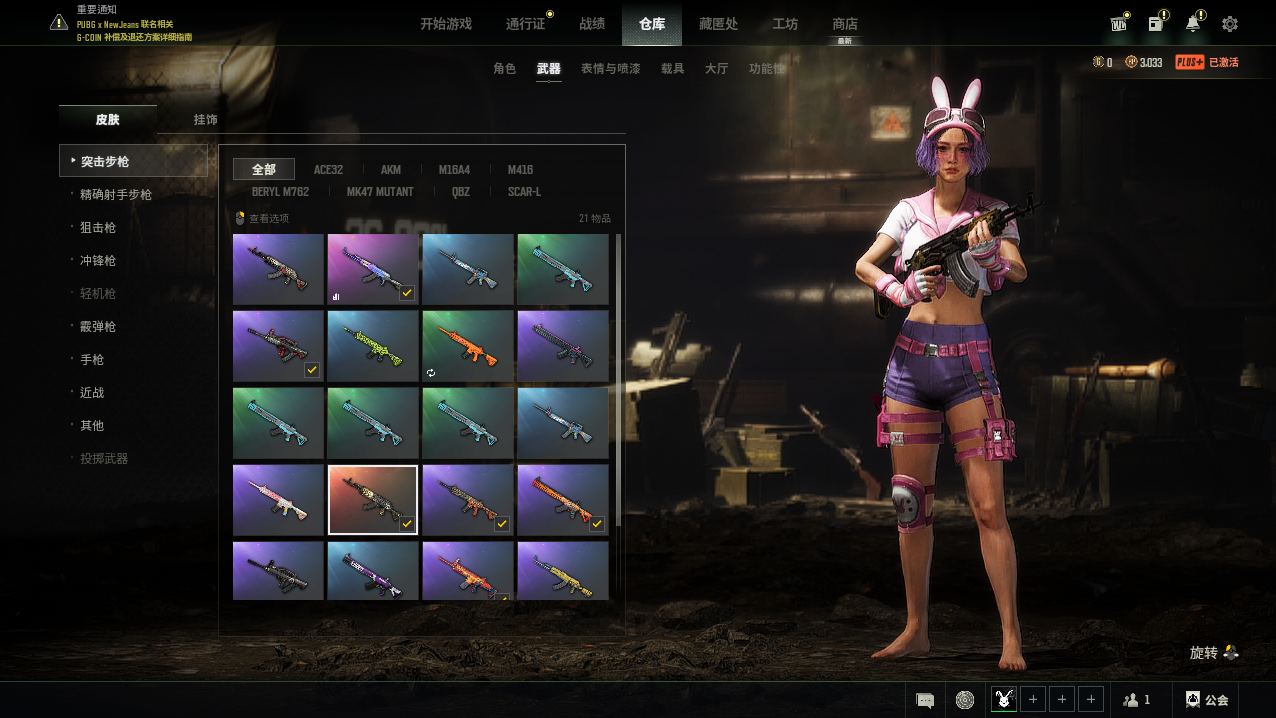The height and width of the screenshot is (718, 1276).
Task: Choose the 手枪 pistol category
Action: click(92, 360)
